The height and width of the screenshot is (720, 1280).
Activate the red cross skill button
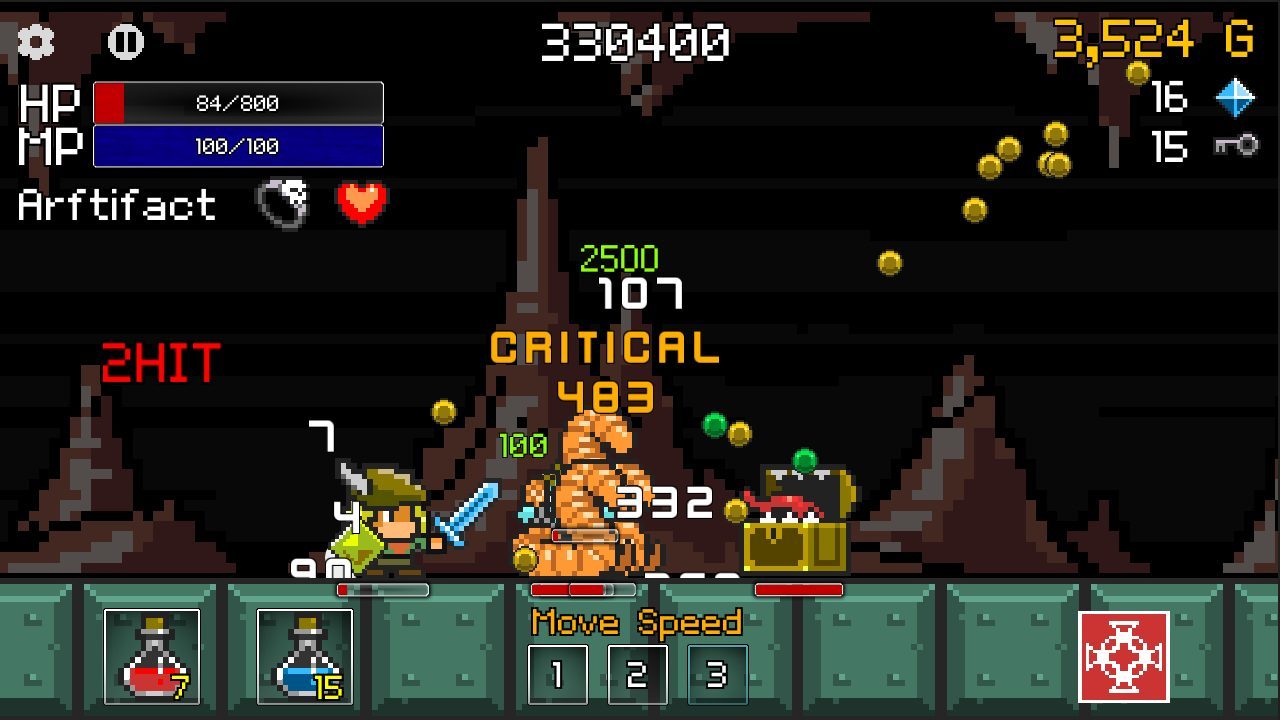coord(1124,656)
